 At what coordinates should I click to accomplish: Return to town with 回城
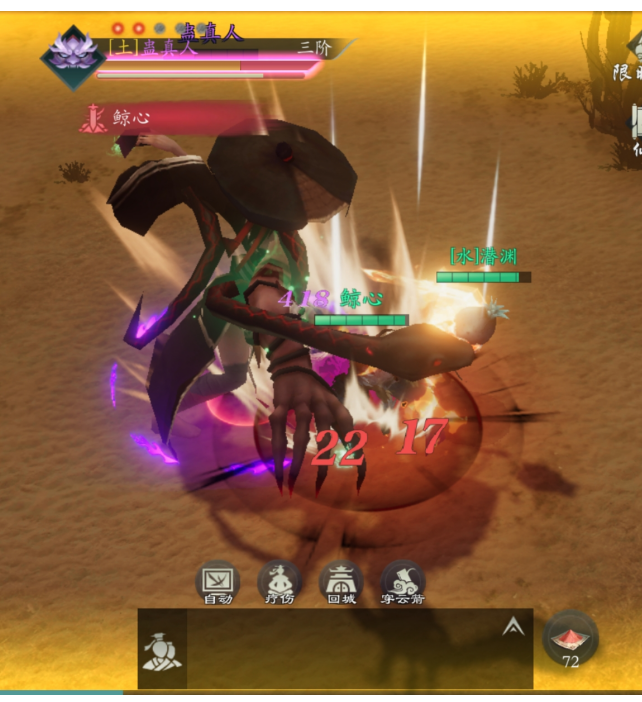tap(341, 581)
